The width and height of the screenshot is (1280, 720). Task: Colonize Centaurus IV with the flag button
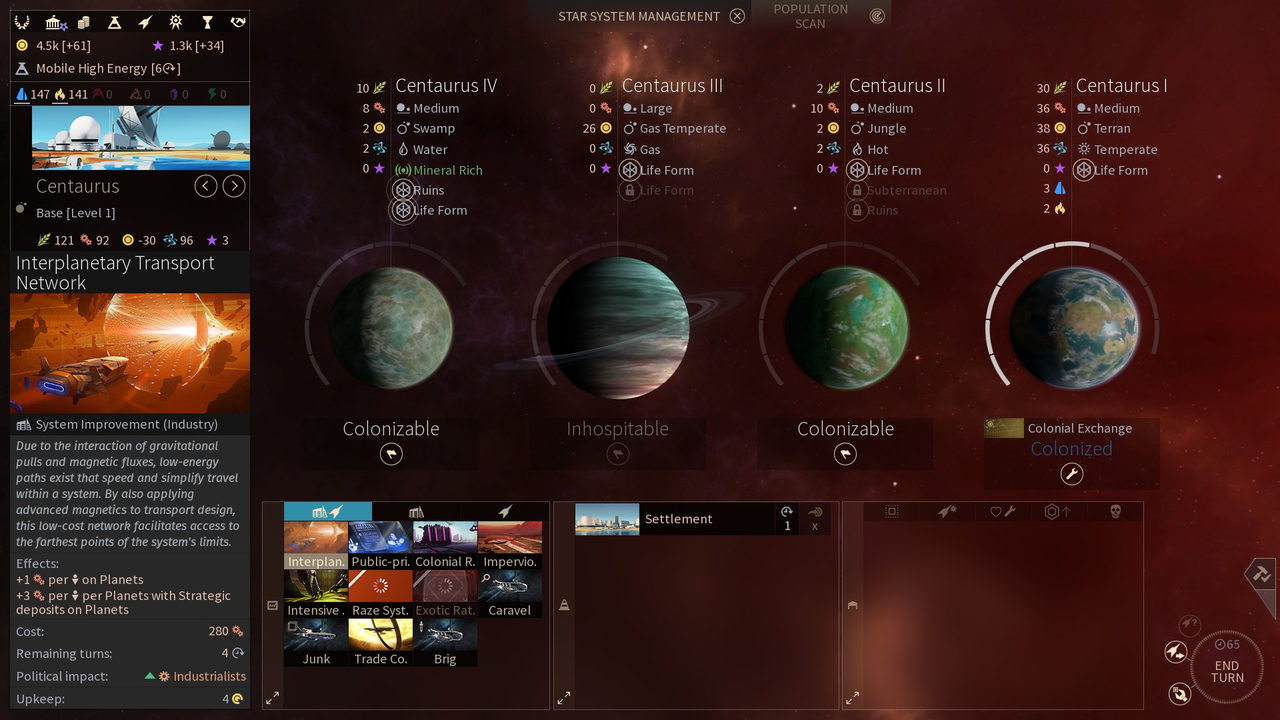[391, 454]
